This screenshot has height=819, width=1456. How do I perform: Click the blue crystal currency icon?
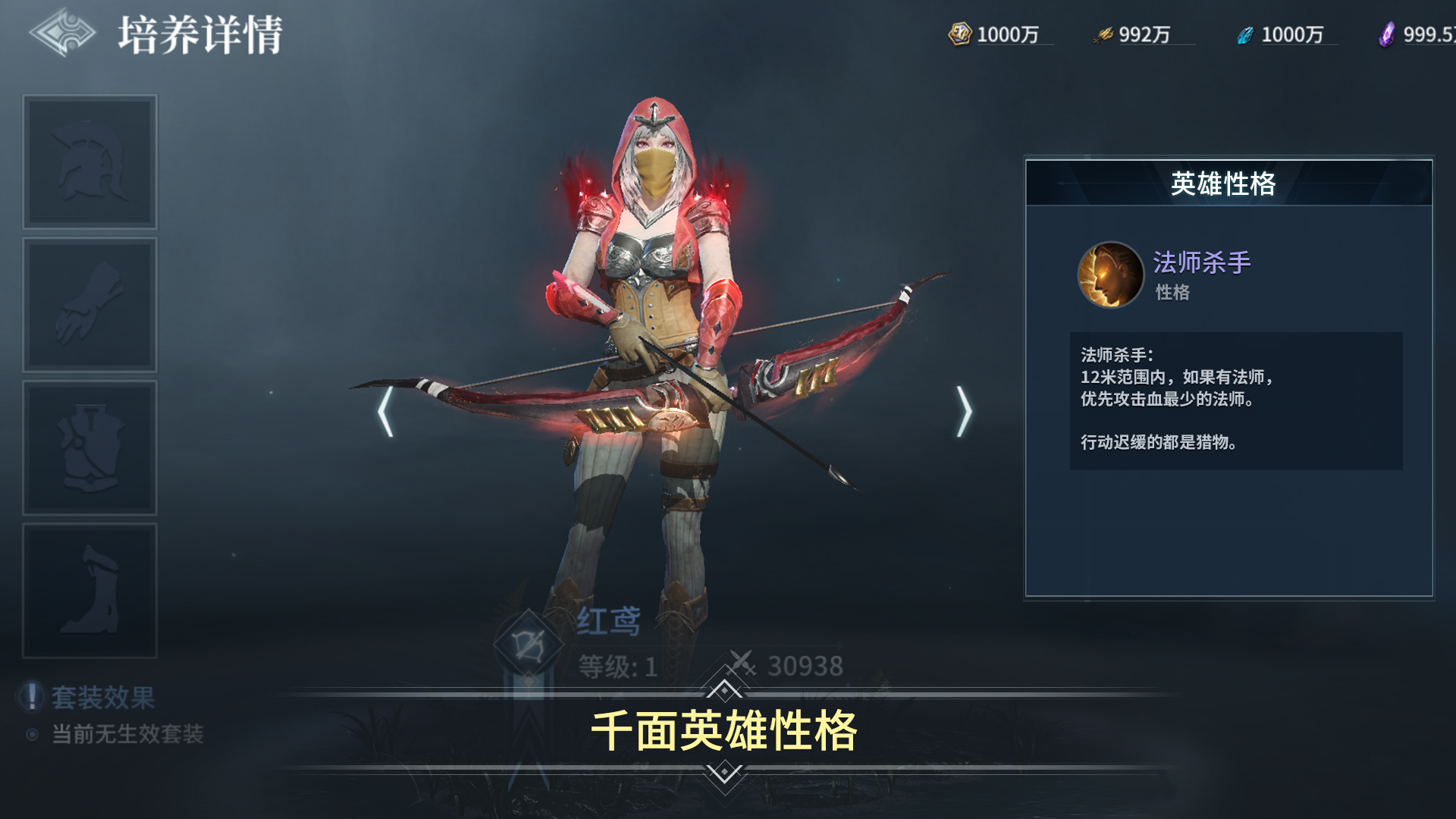pyautogui.click(x=1246, y=33)
